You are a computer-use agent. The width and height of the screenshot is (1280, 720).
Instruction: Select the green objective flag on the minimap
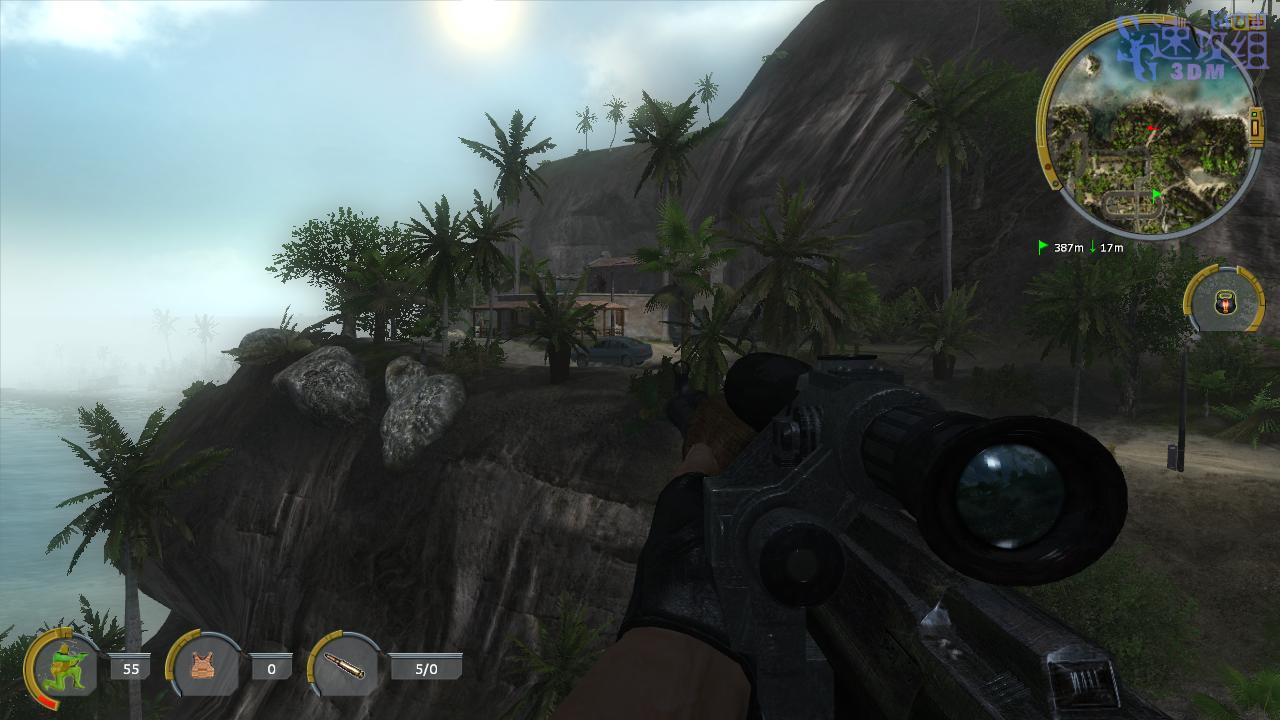pos(1157,194)
